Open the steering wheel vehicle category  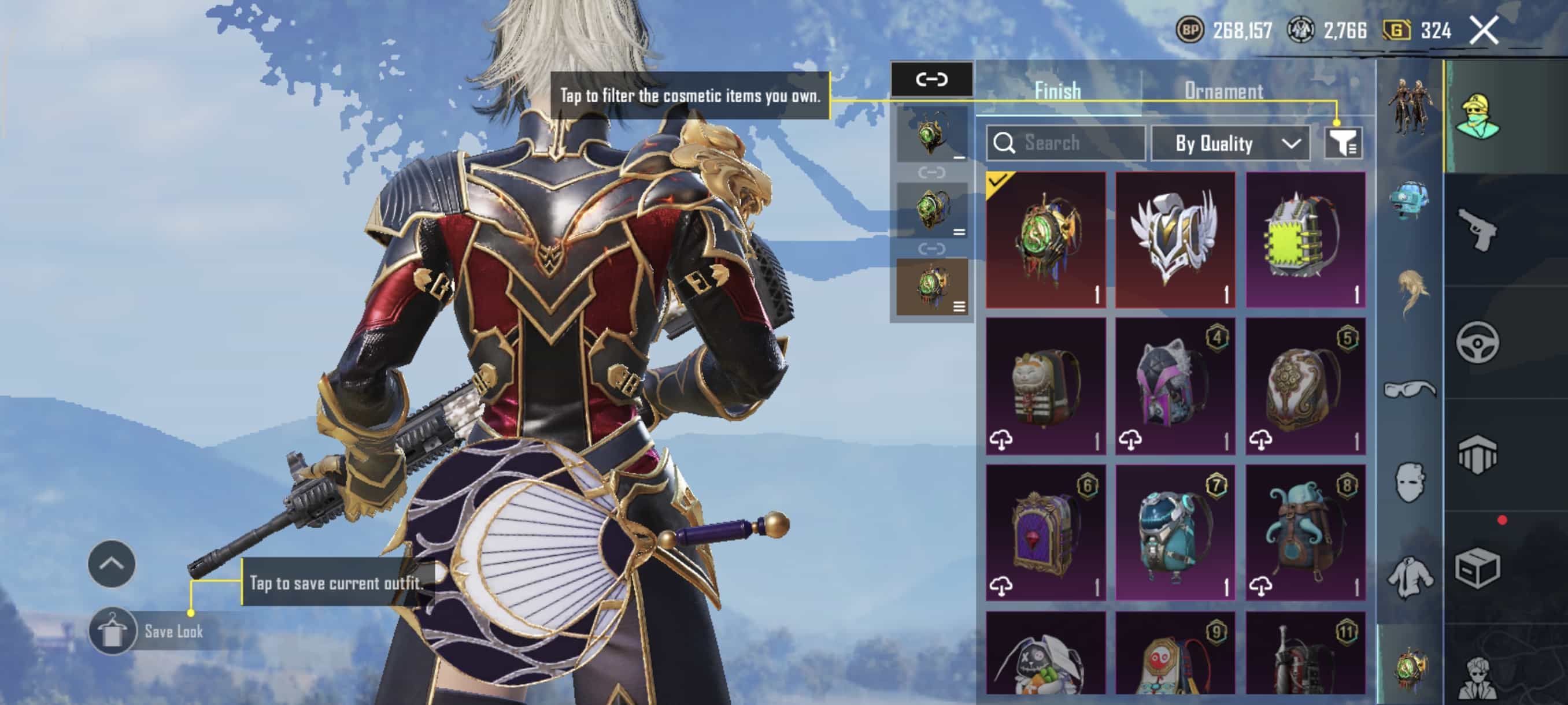pyautogui.click(x=1478, y=342)
